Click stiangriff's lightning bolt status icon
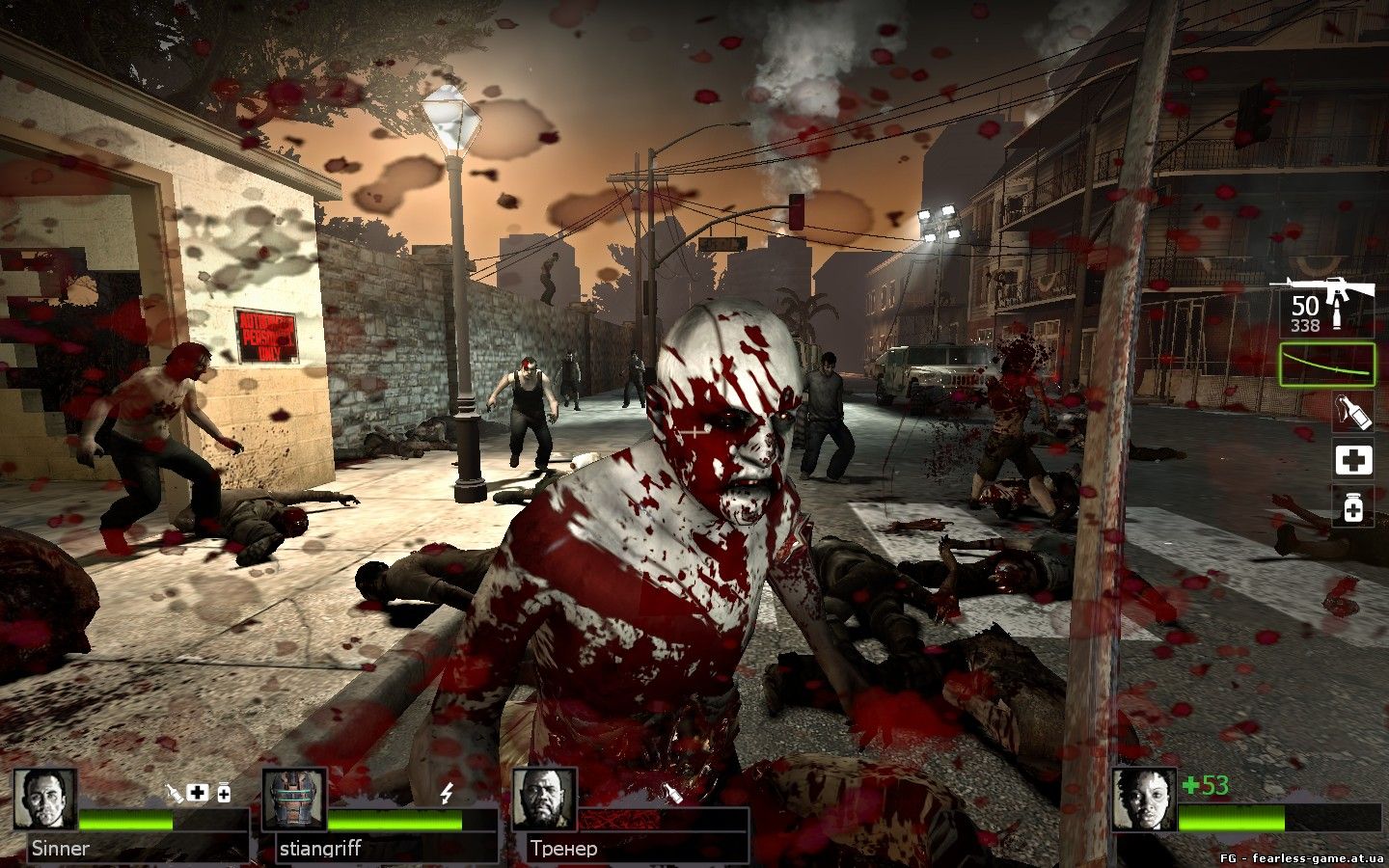Screen dimensions: 1389x868 [x=447, y=793]
